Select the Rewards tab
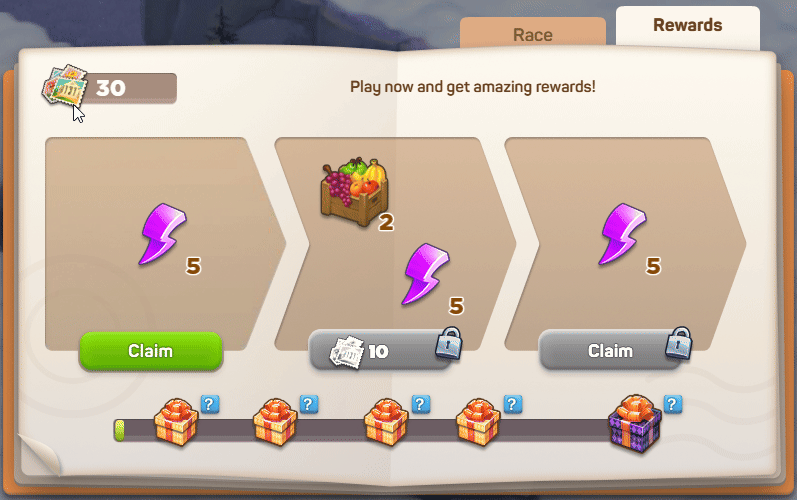 point(687,26)
